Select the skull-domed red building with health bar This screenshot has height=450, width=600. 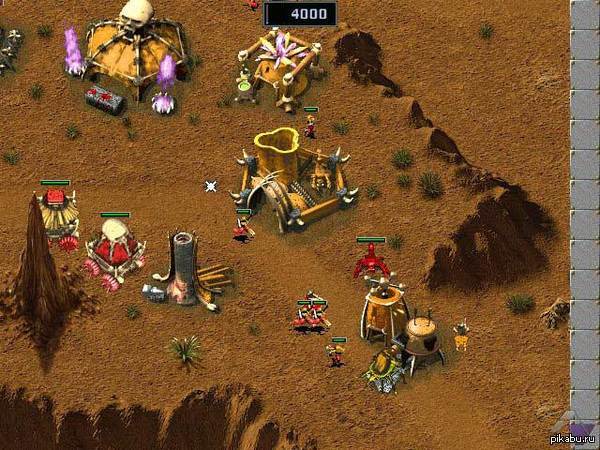pyautogui.click(x=114, y=247)
